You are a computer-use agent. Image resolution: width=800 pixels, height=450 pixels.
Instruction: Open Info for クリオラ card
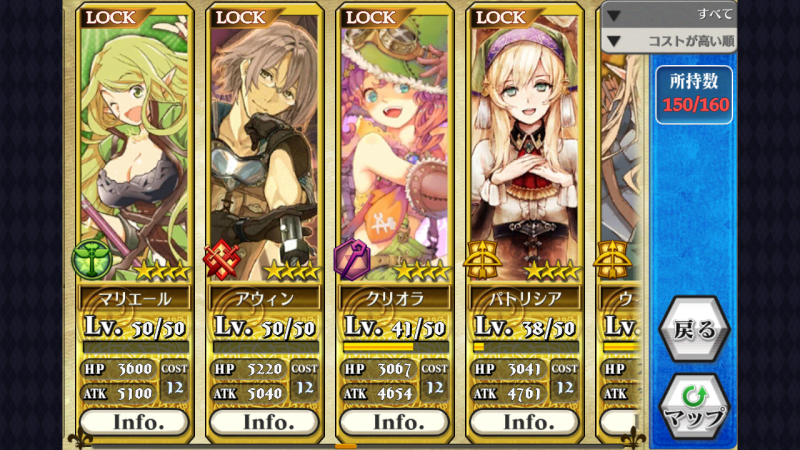[x=395, y=421]
